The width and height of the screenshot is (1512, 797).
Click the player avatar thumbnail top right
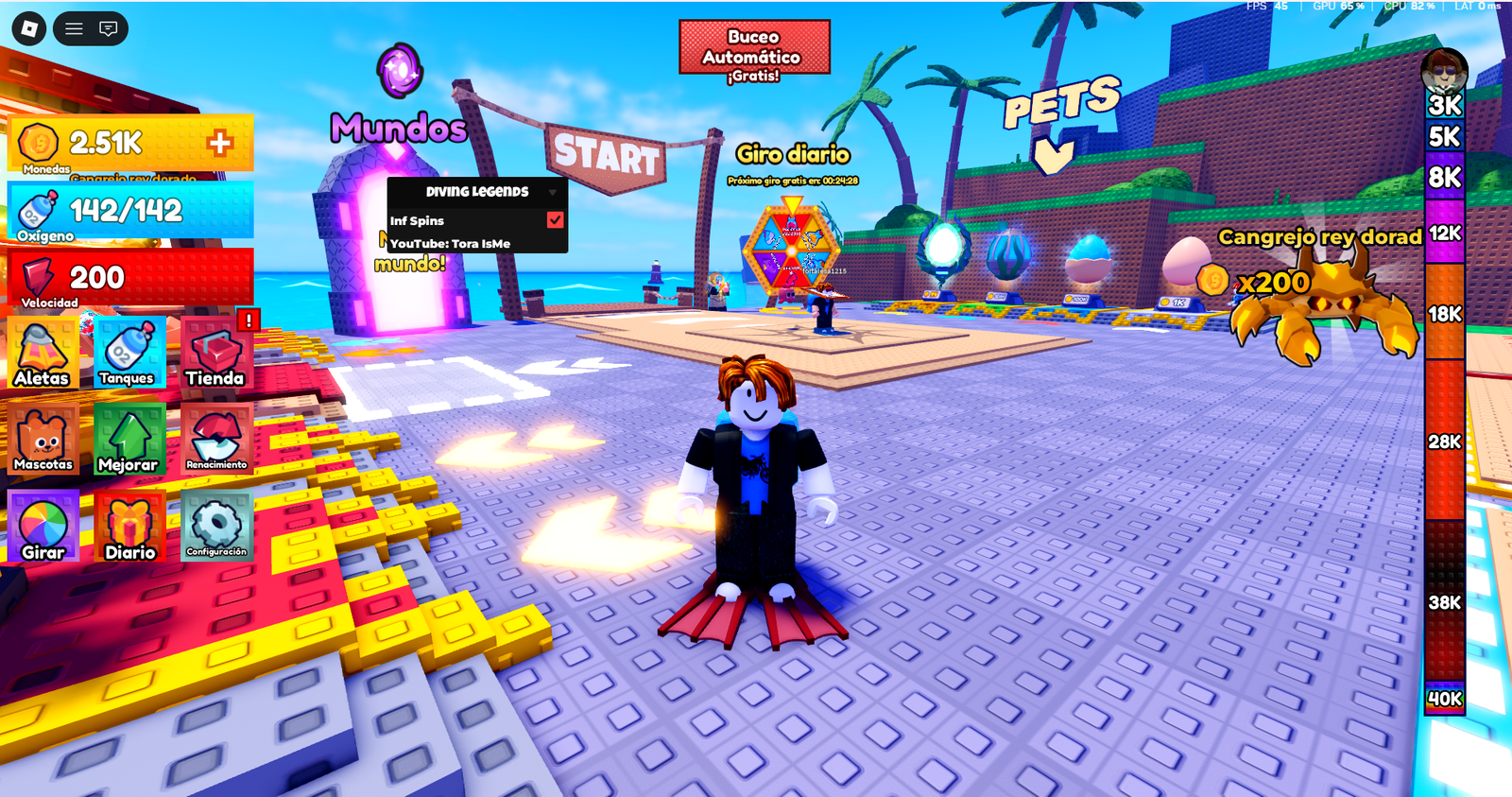point(1442,72)
